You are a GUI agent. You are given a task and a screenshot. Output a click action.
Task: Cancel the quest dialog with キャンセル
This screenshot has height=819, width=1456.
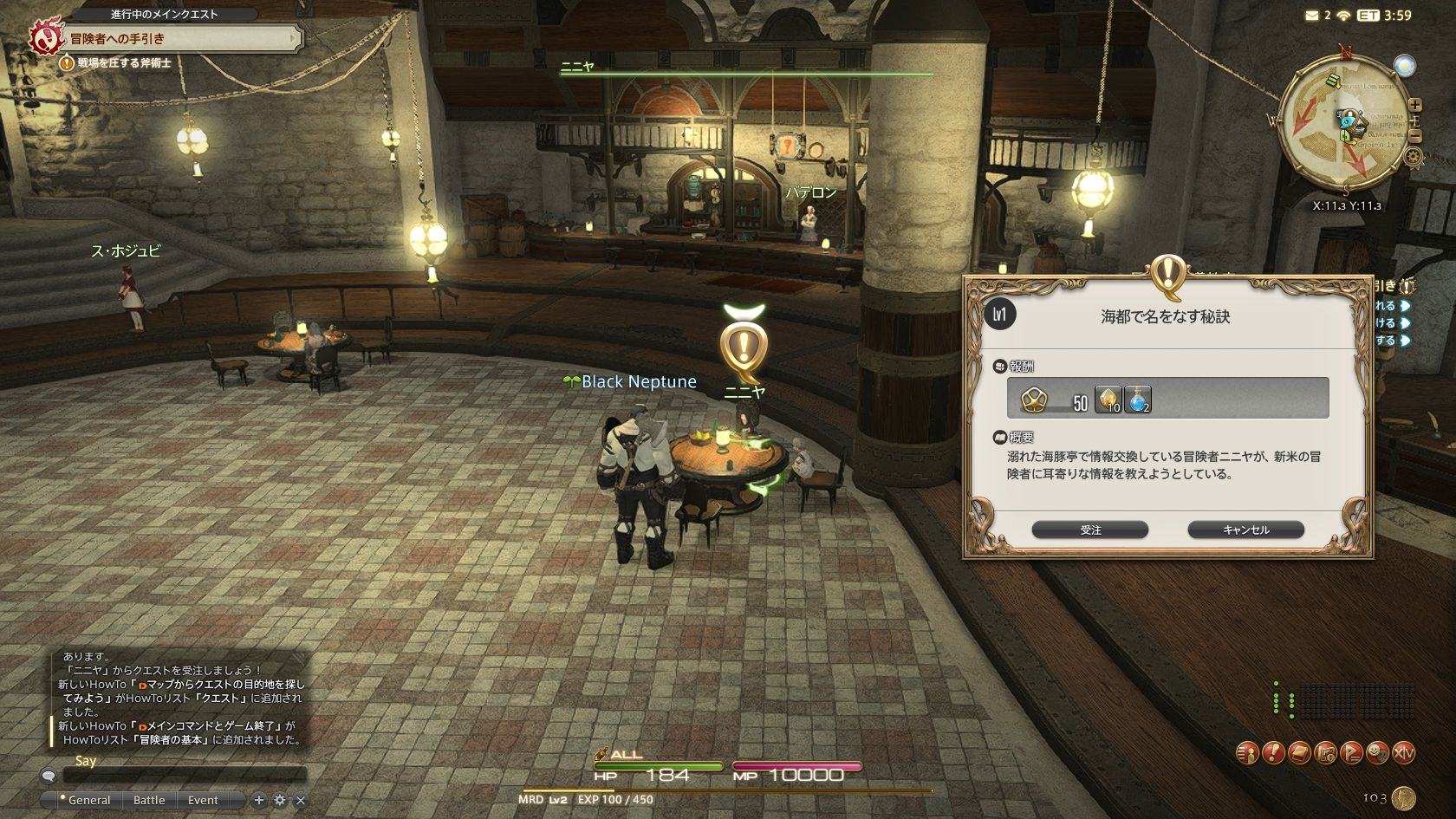1245,530
